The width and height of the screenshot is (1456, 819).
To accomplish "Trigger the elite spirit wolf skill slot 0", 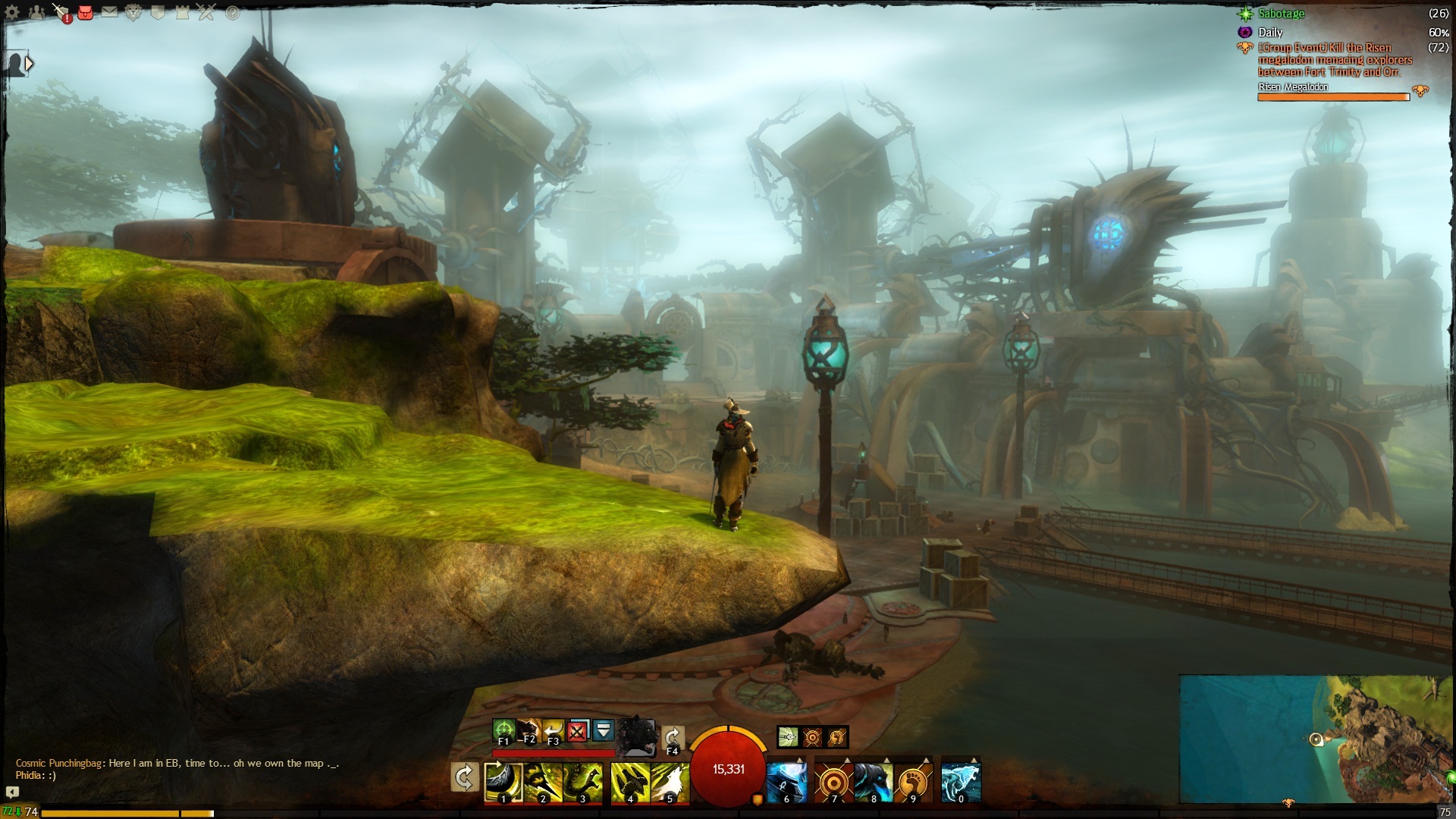I will point(961,783).
